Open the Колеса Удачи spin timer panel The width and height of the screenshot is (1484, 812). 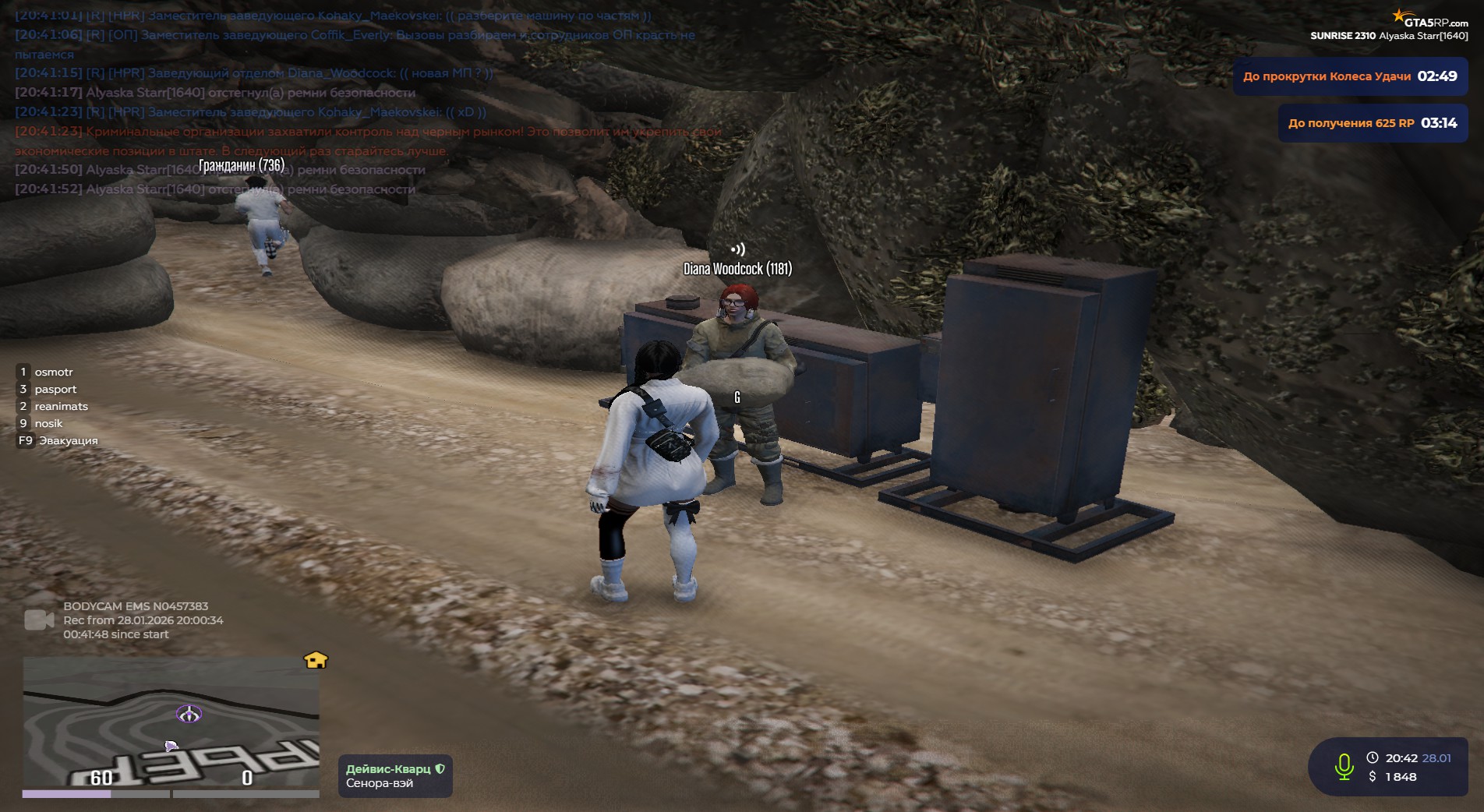(x=1349, y=76)
